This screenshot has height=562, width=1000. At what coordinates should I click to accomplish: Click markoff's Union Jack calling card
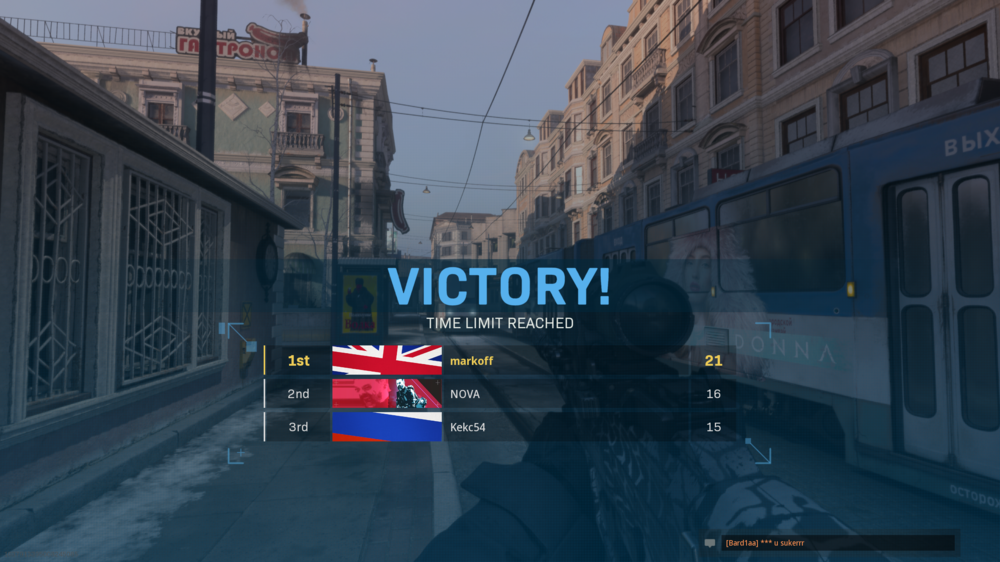coord(386,361)
